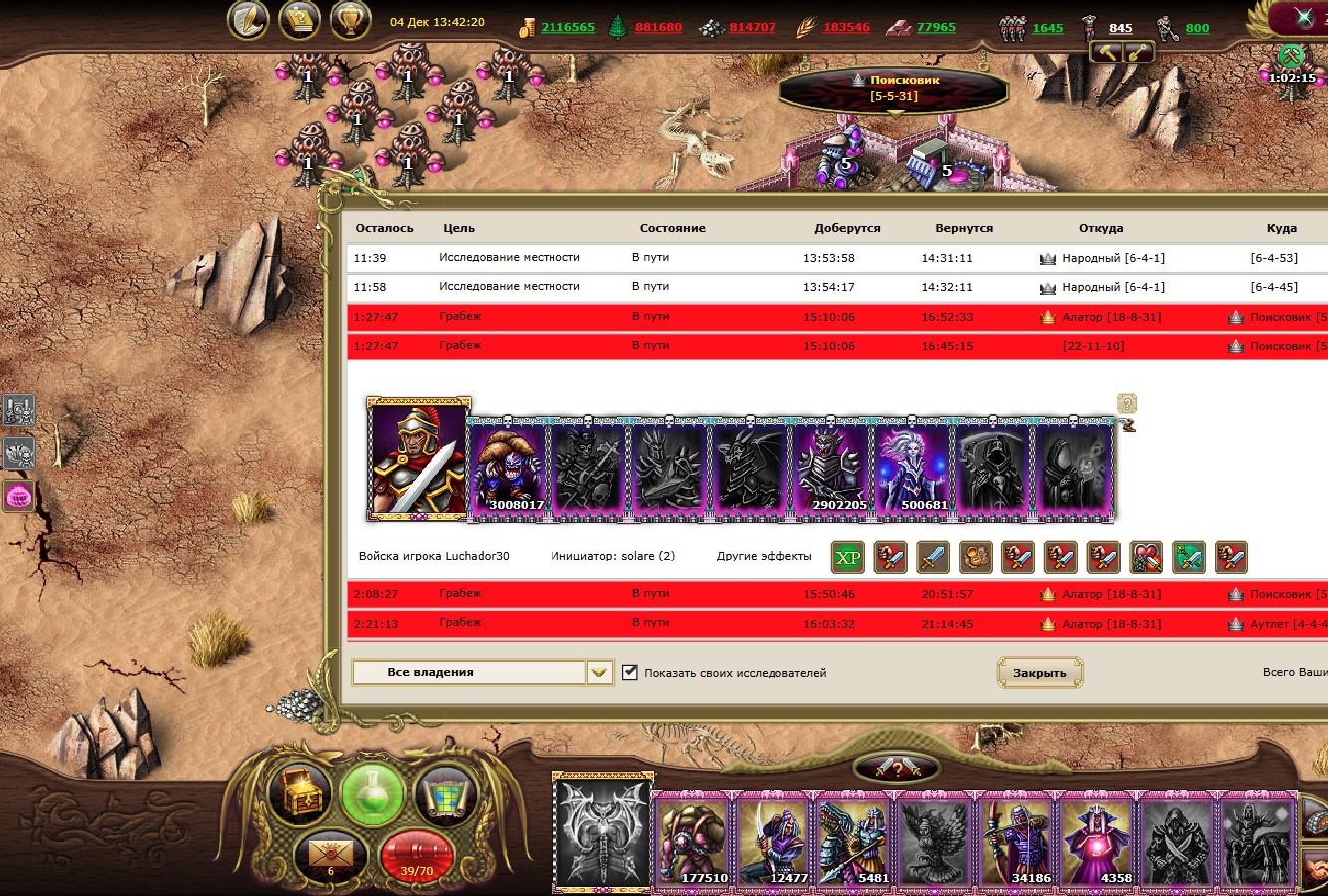
Task: Open the treasure chest button
Action: click(x=301, y=793)
